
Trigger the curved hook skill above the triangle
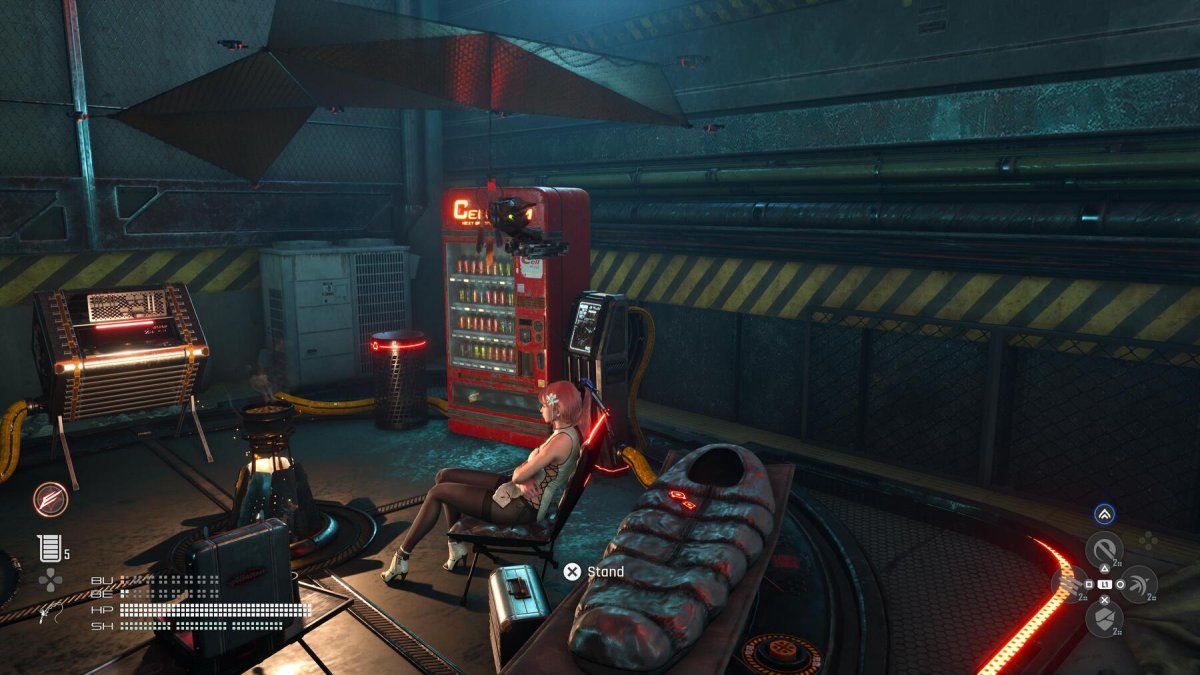point(1105,549)
